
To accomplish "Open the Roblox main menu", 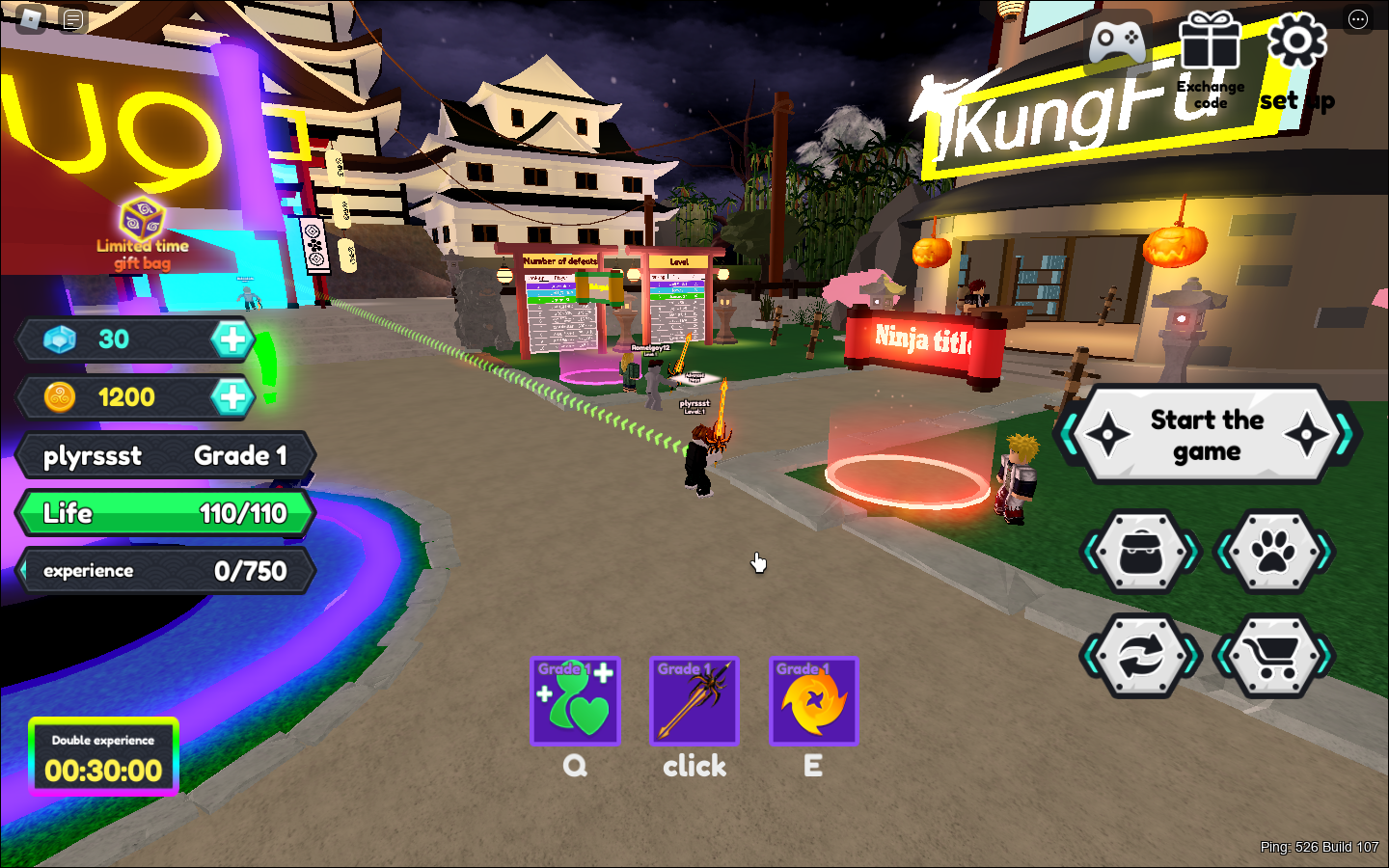I will click(31, 19).
